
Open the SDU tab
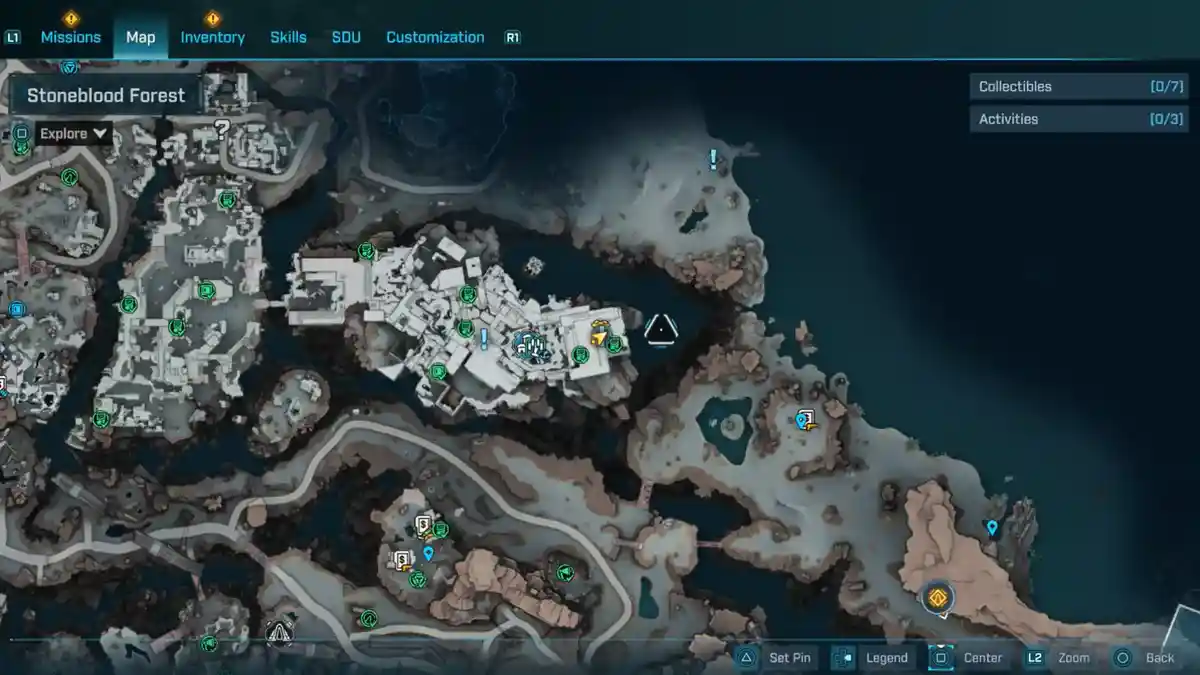pyautogui.click(x=346, y=37)
